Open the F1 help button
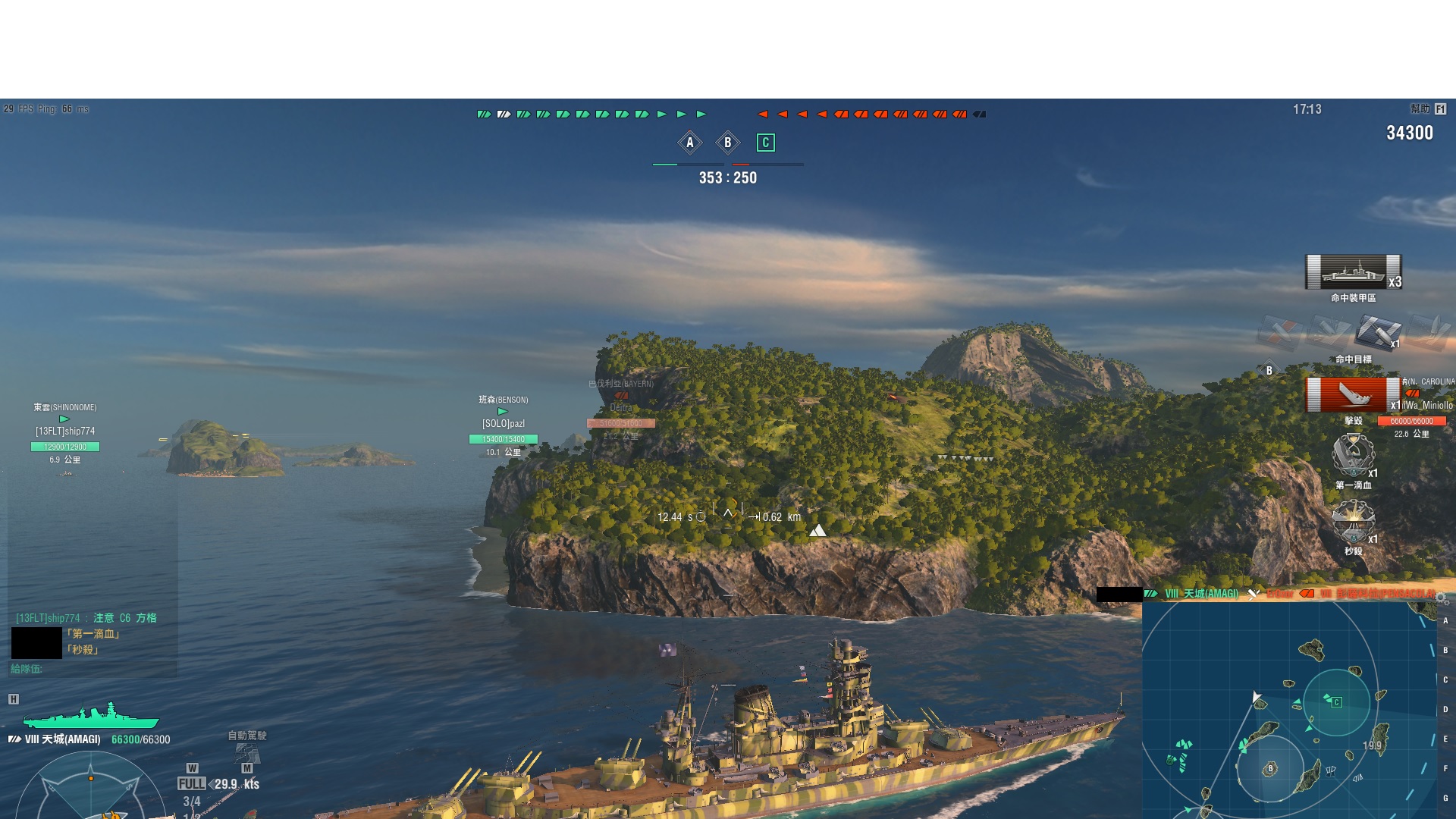 [x=1440, y=109]
